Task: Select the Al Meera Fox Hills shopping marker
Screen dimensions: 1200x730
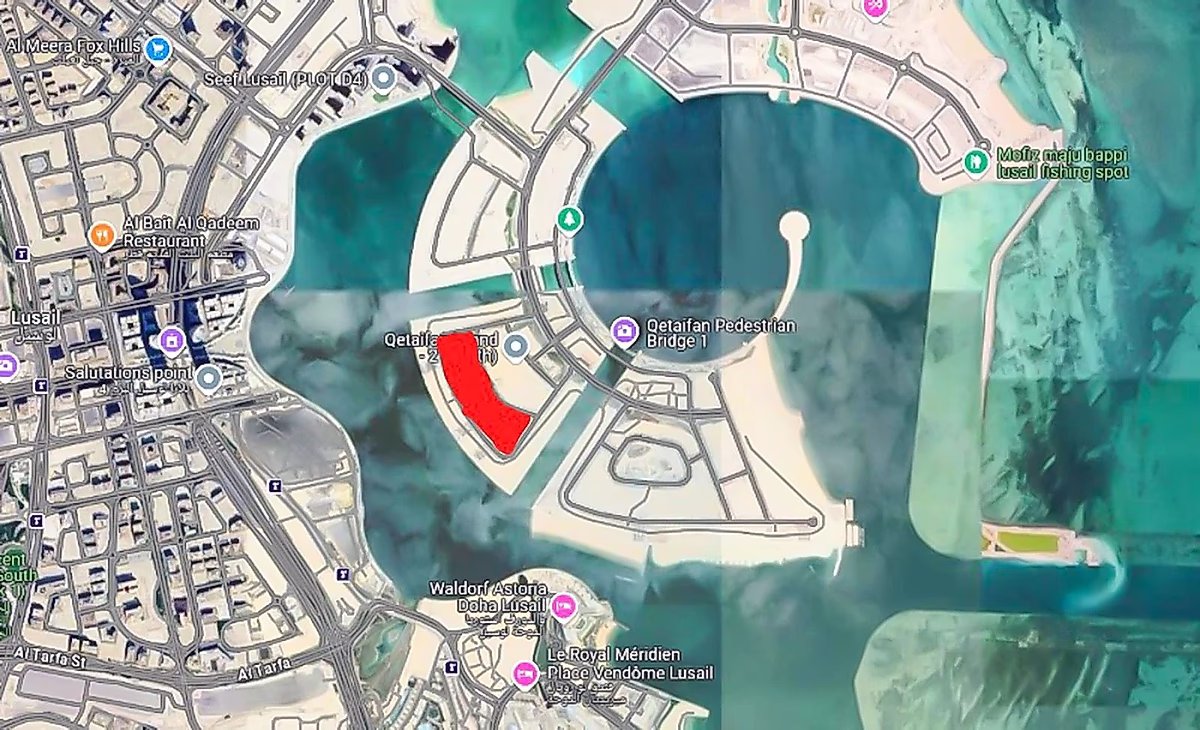Action: (157, 48)
